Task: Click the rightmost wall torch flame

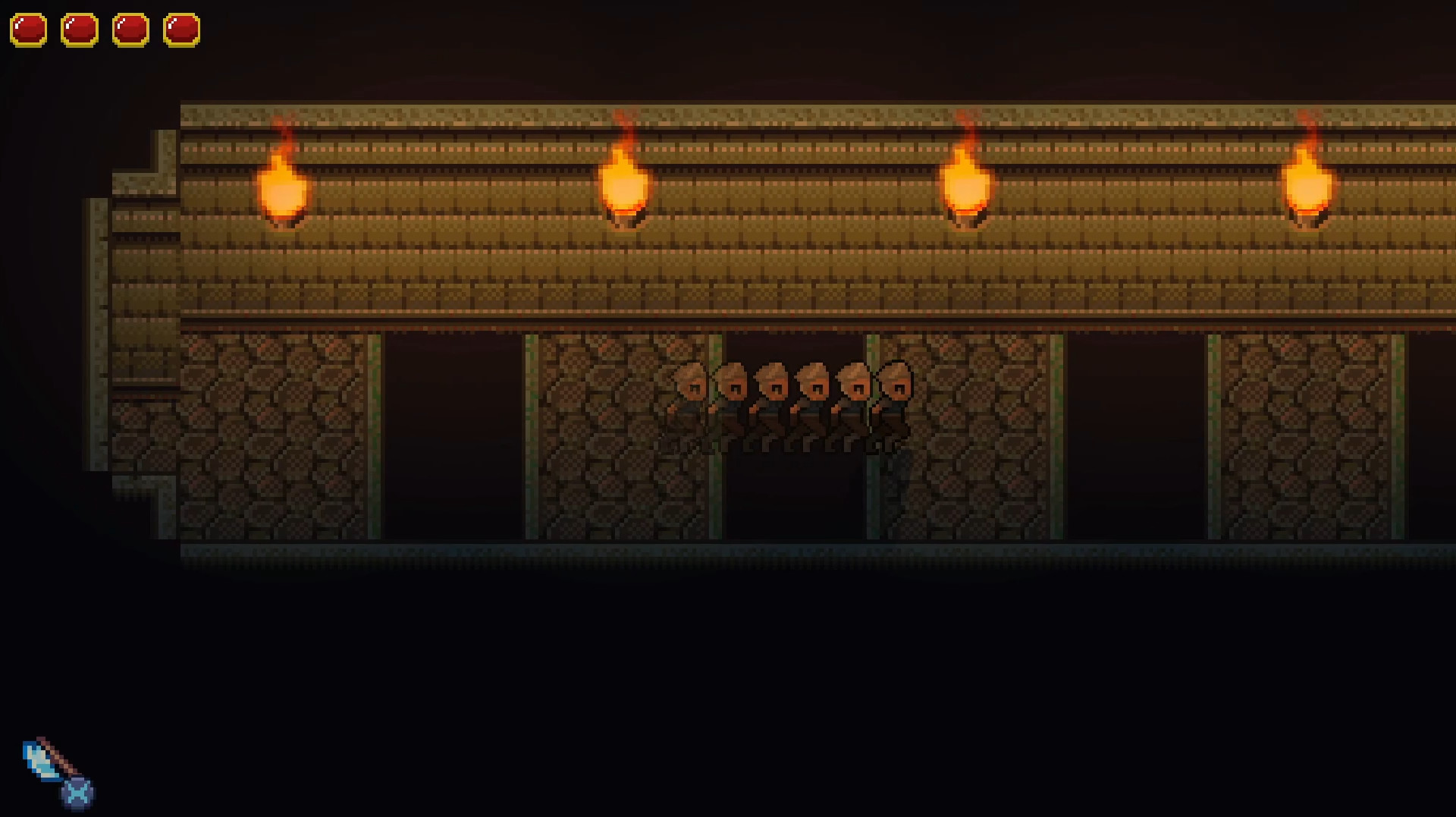Action: pyautogui.click(x=1309, y=182)
